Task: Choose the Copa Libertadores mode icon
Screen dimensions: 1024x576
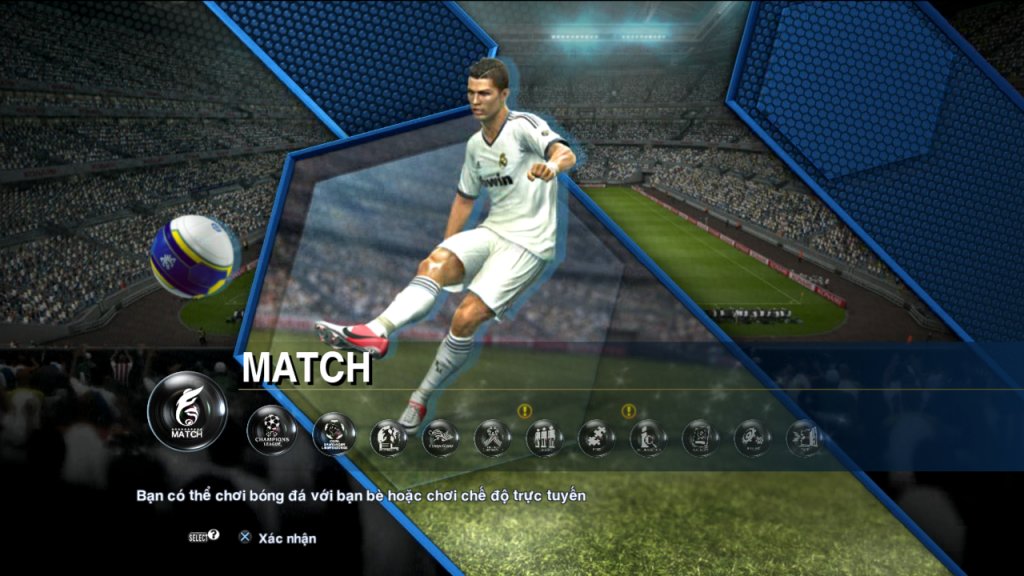Action: tap(334, 435)
